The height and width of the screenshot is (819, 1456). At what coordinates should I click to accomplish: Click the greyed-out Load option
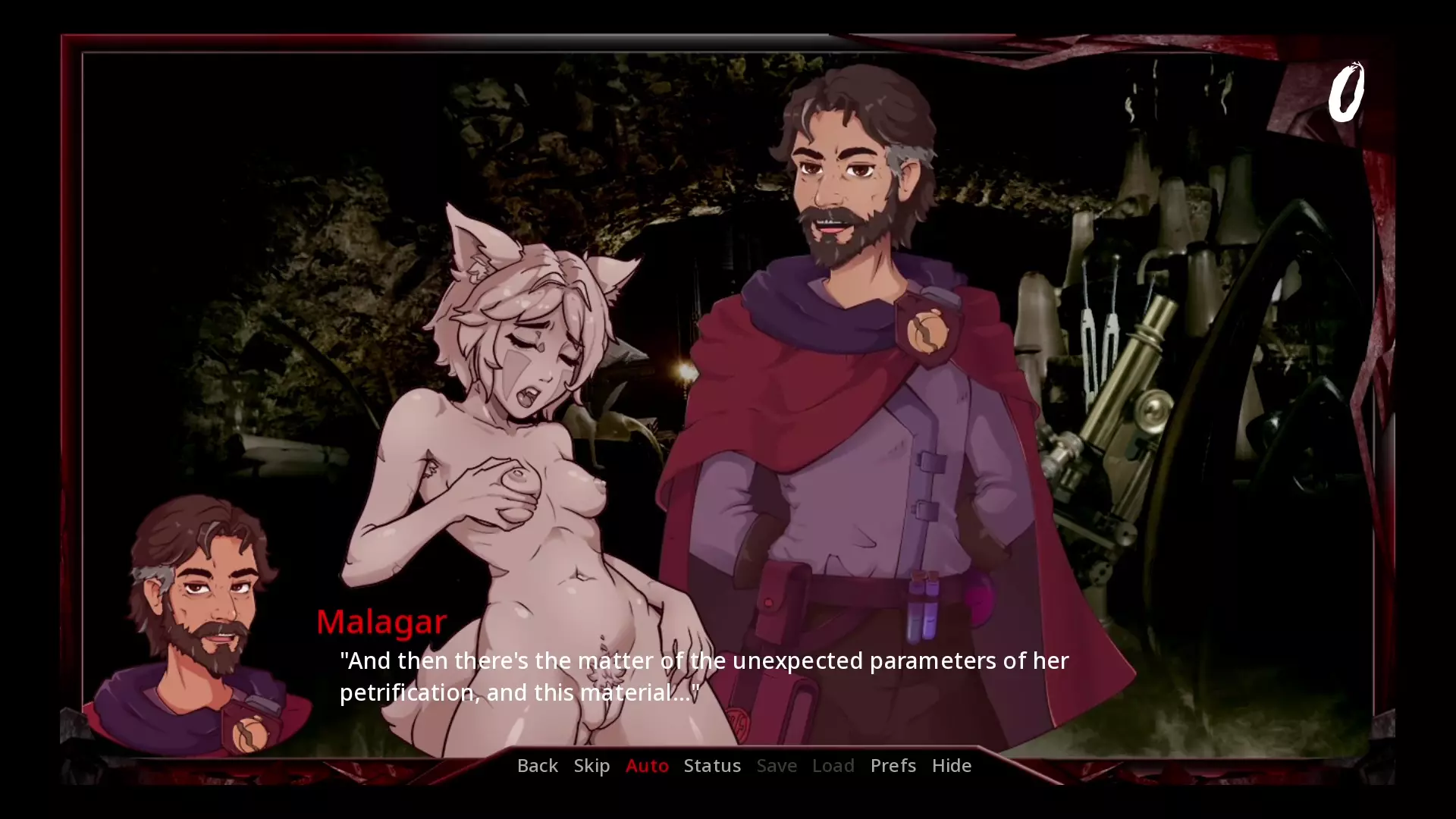click(x=833, y=765)
